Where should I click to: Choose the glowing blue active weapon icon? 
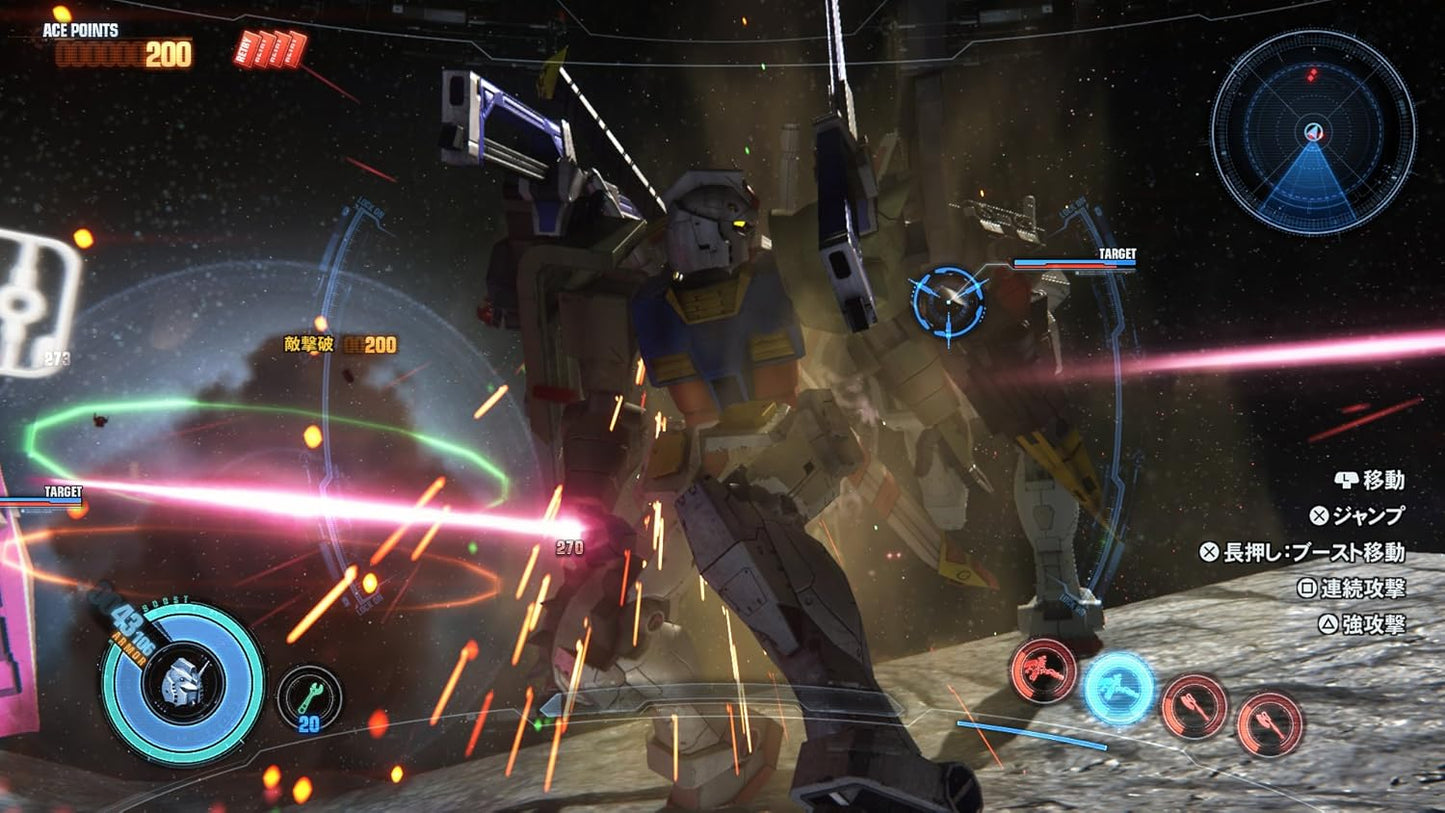[1119, 688]
